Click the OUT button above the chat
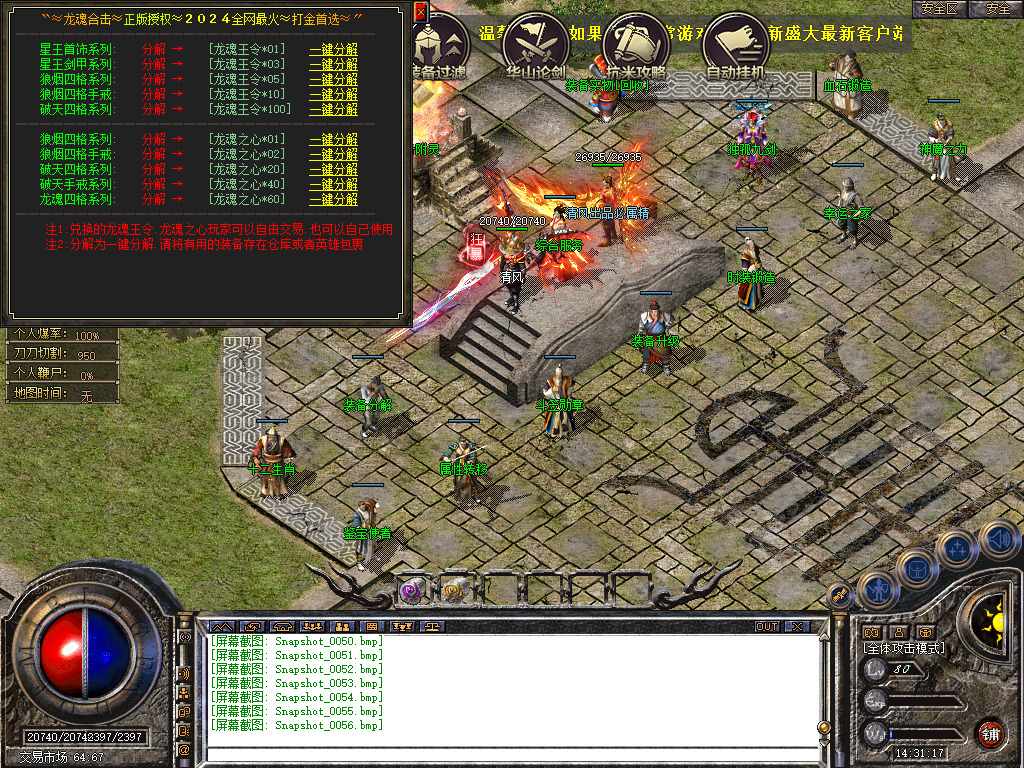This screenshot has width=1024, height=768. (x=766, y=626)
